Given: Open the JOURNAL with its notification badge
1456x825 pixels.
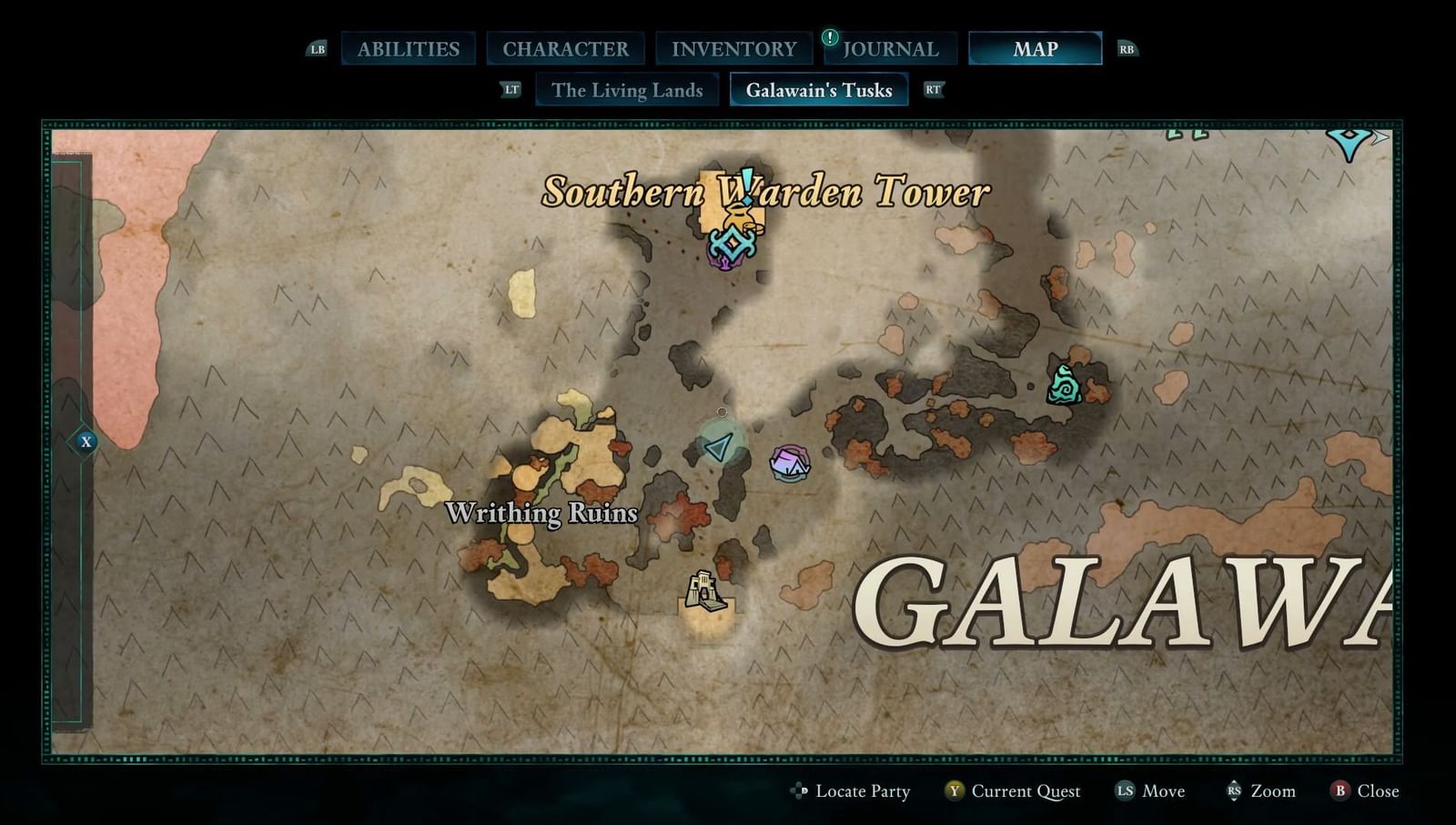Looking at the screenshot, I should [890, 48].
